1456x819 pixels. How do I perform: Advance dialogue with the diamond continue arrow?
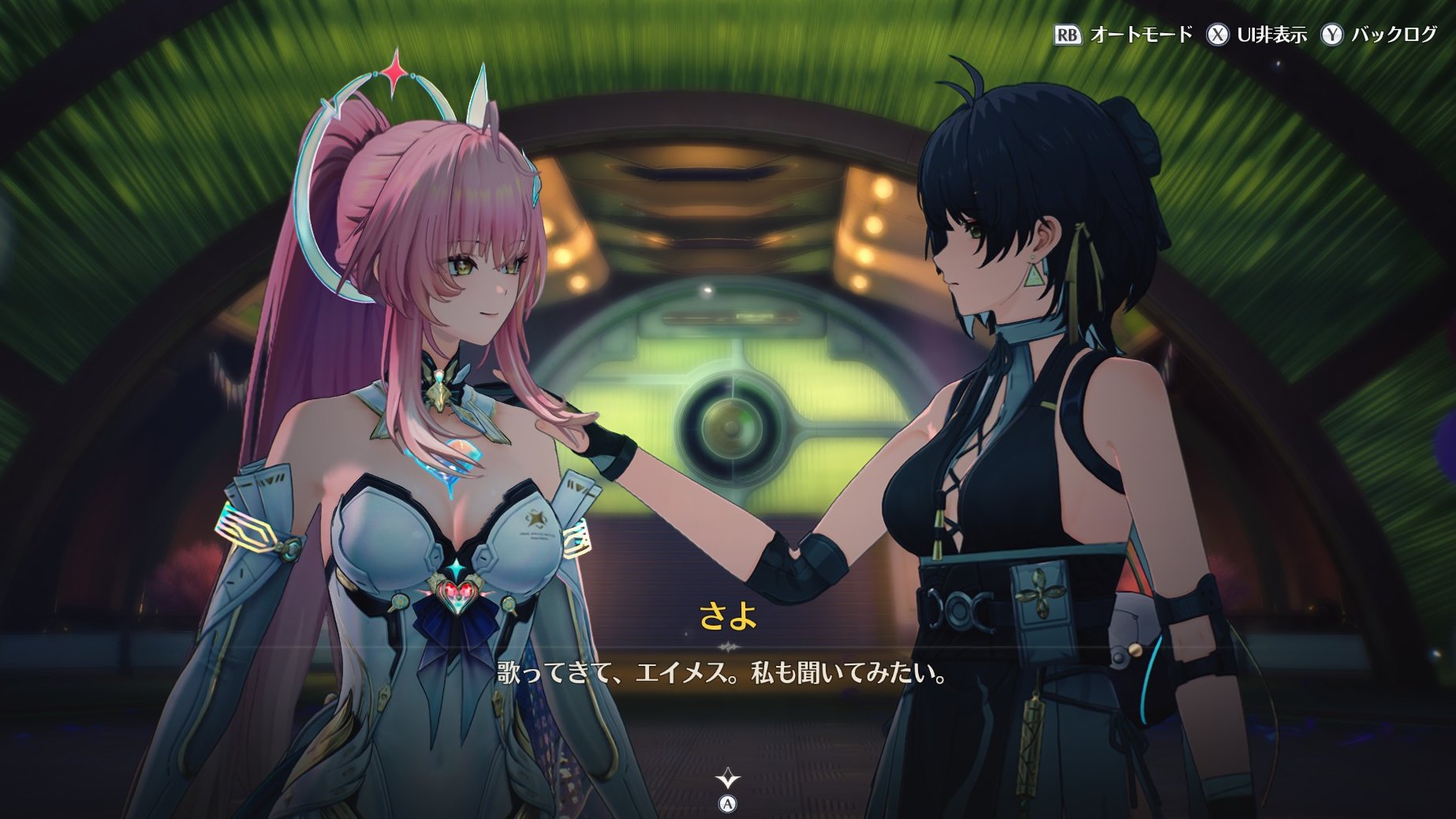(x=727, y=780)
